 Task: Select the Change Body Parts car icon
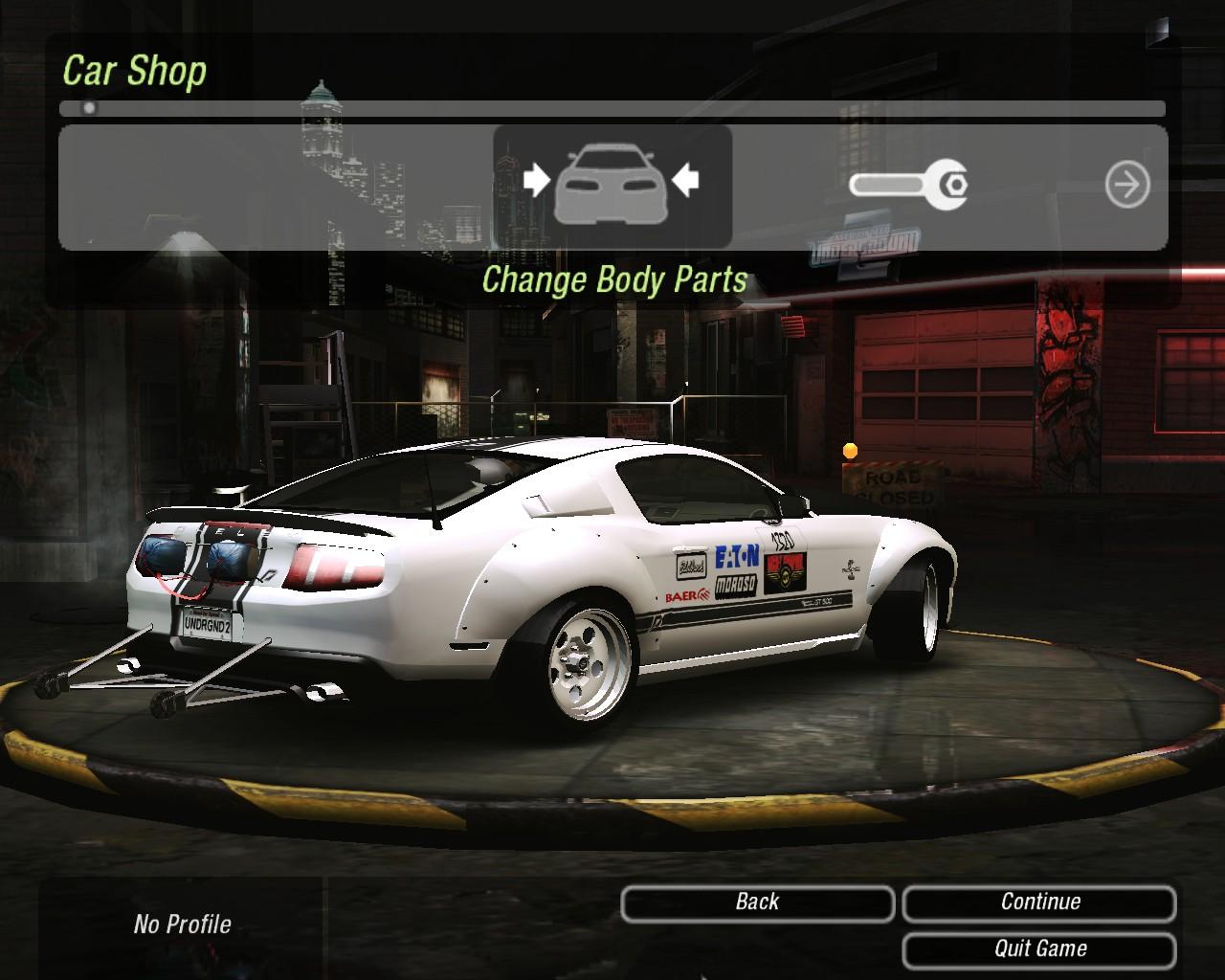(612, 185)
